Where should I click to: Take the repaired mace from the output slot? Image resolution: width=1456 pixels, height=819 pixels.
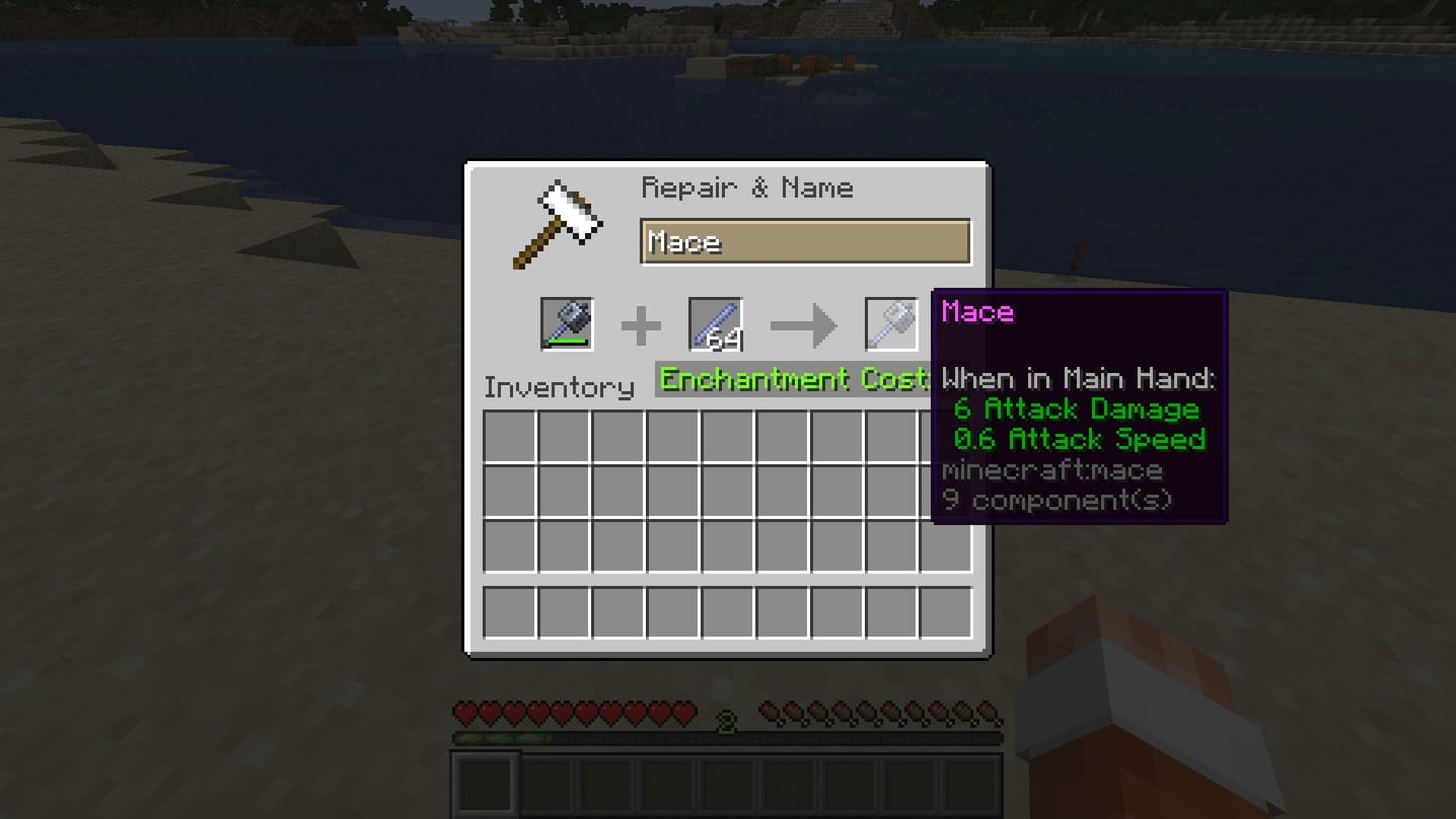pyautogui.click(x=891, y=326)
